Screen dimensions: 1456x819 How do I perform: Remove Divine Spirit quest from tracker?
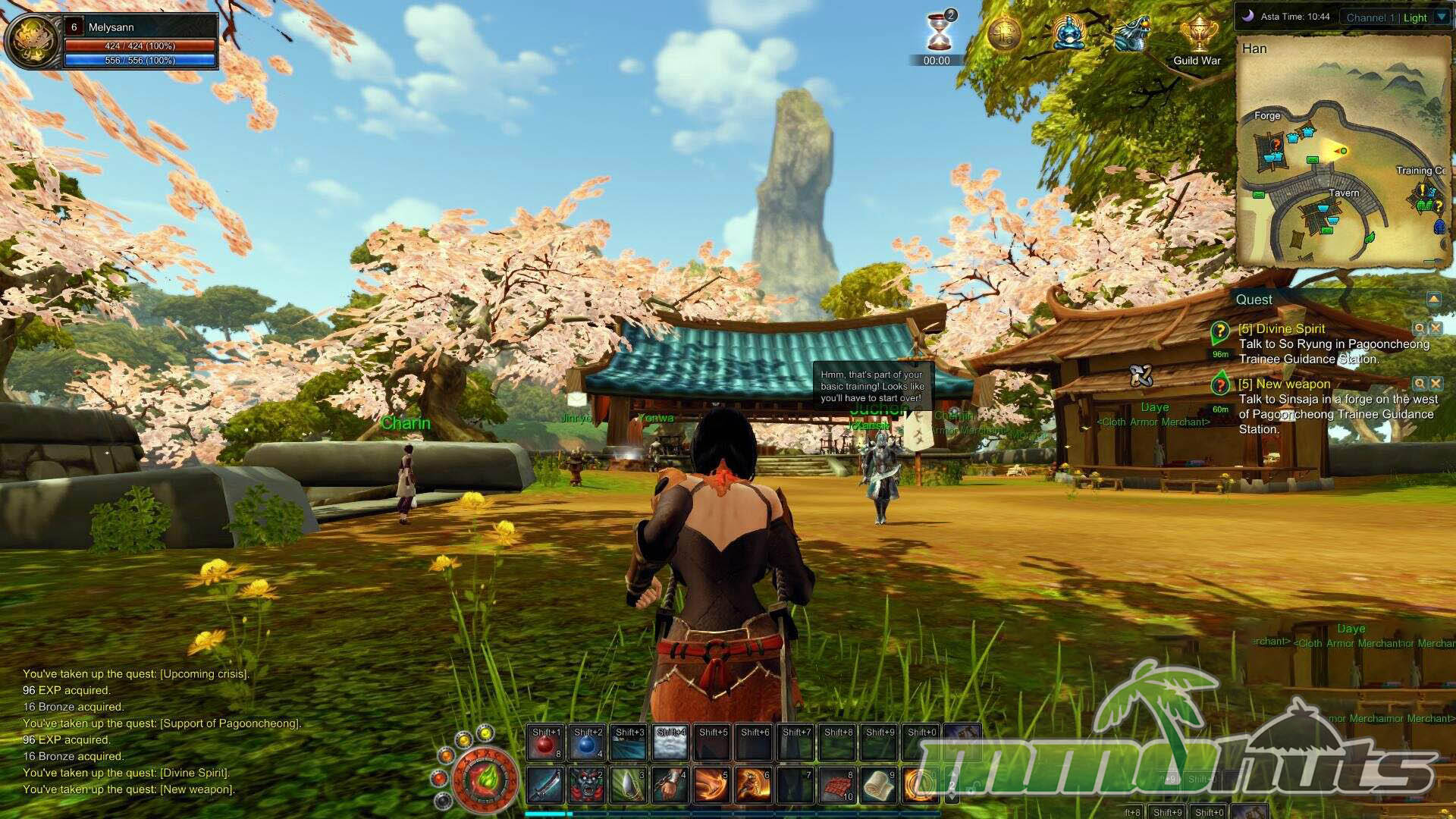(1436, 328)
